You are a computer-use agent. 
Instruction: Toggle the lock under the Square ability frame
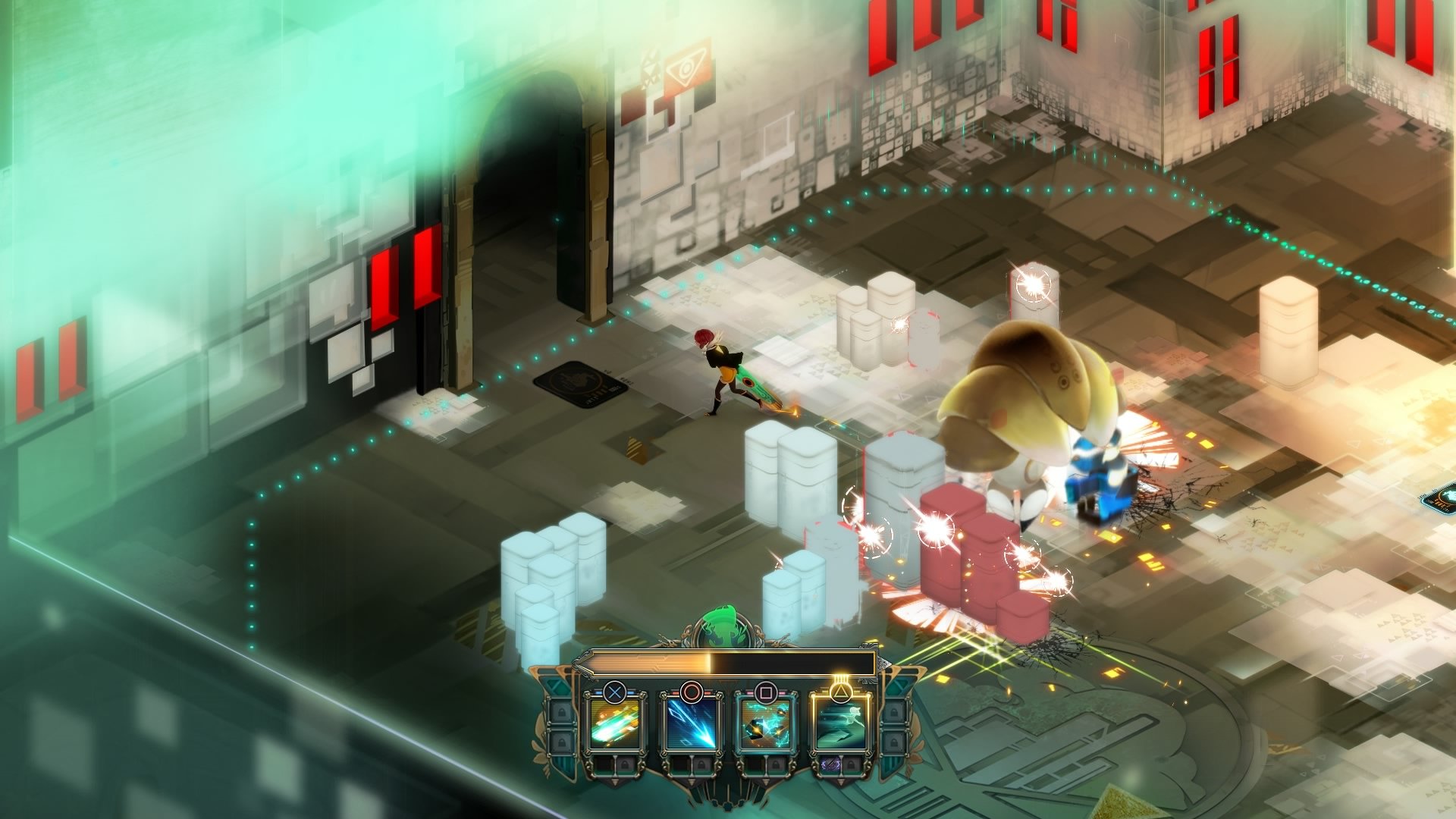click(774, 764)
